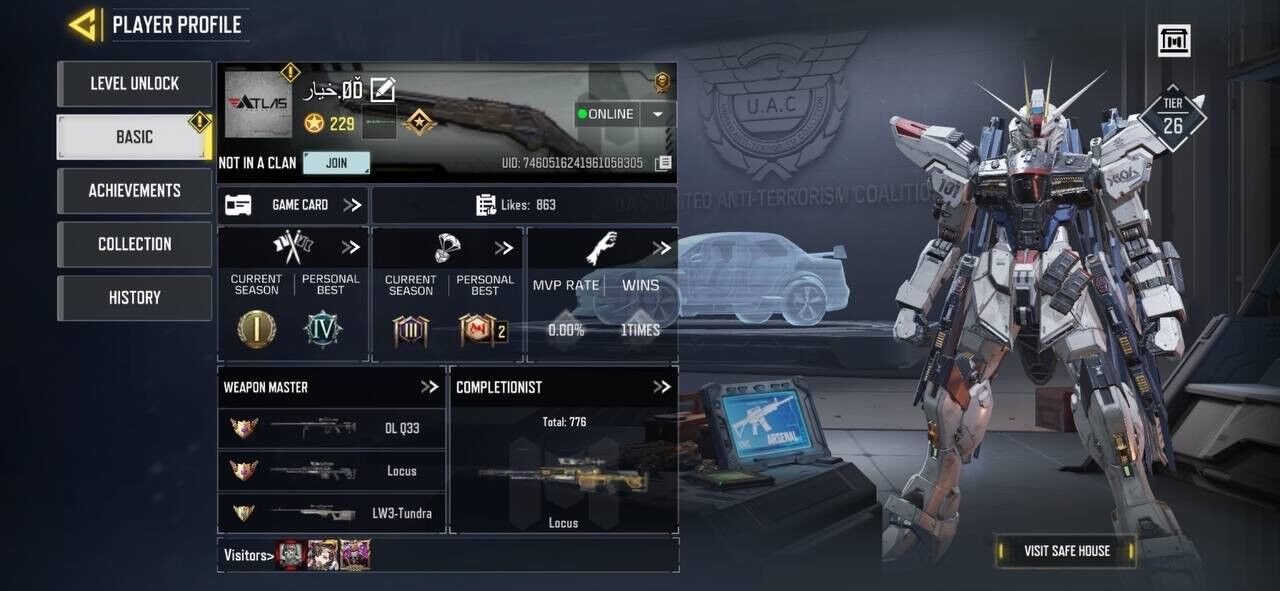Open the Online status dropdown
The image size is (1280, 591).
coord(657,114)
